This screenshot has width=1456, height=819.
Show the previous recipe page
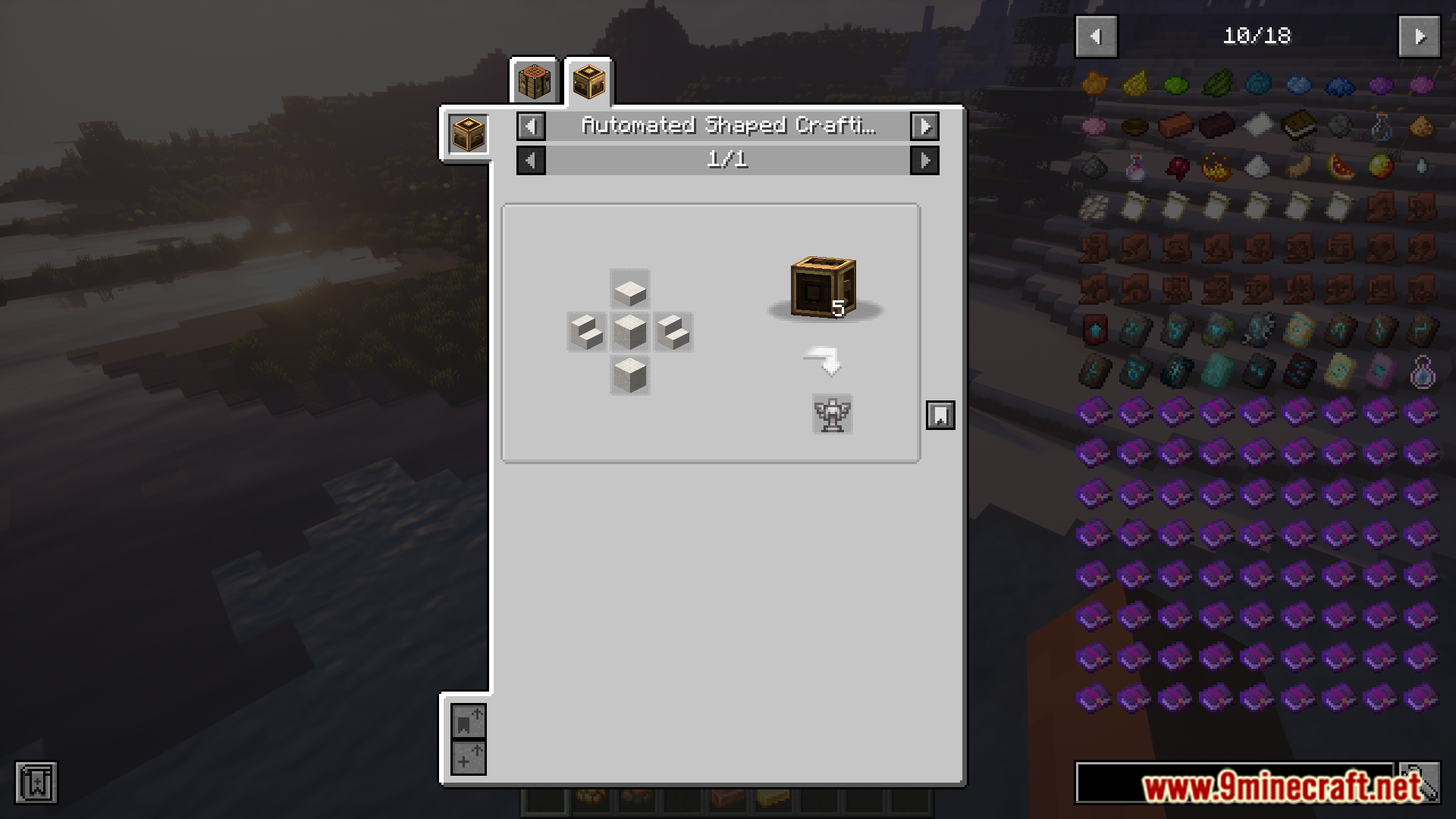(531, 160)
